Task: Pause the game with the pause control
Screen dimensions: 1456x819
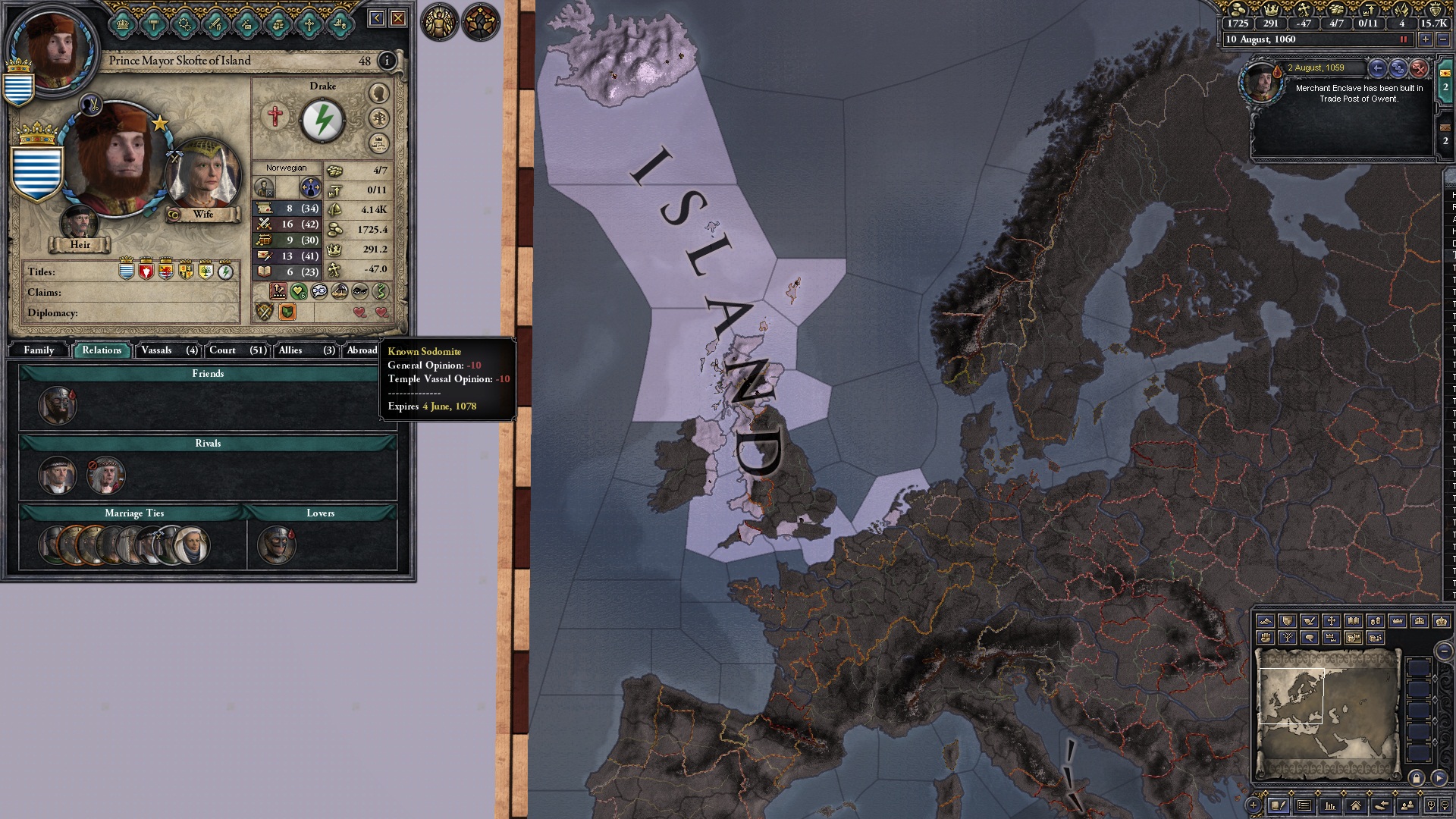Action: (x=1404, y=39)
